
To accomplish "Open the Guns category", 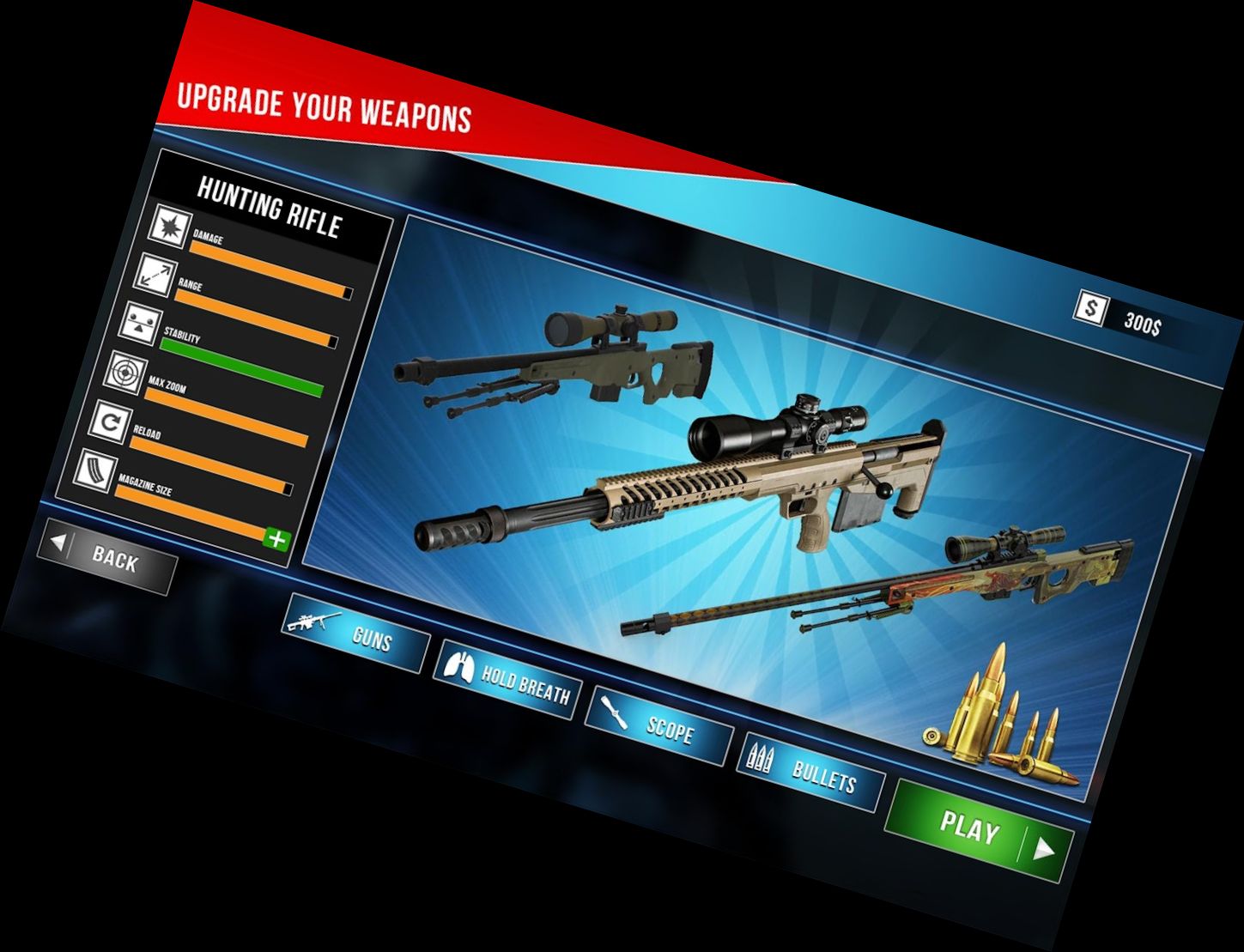I will (x=355, y=632).
